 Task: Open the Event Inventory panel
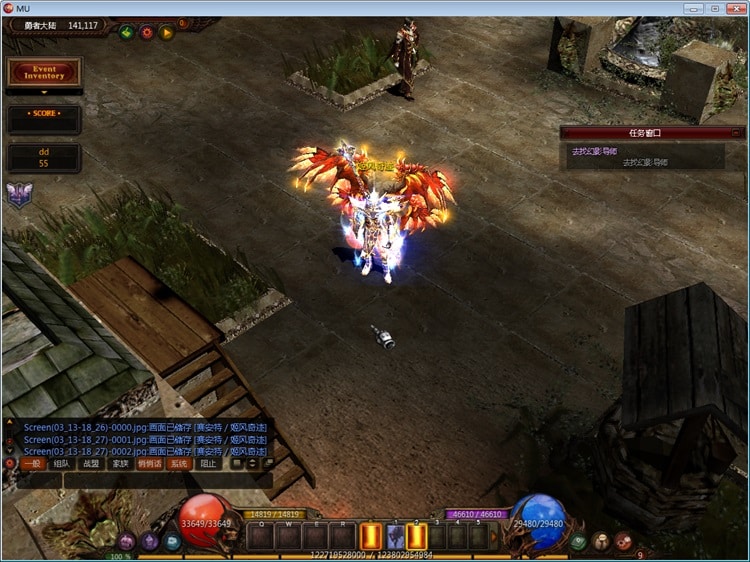point(44,72)
